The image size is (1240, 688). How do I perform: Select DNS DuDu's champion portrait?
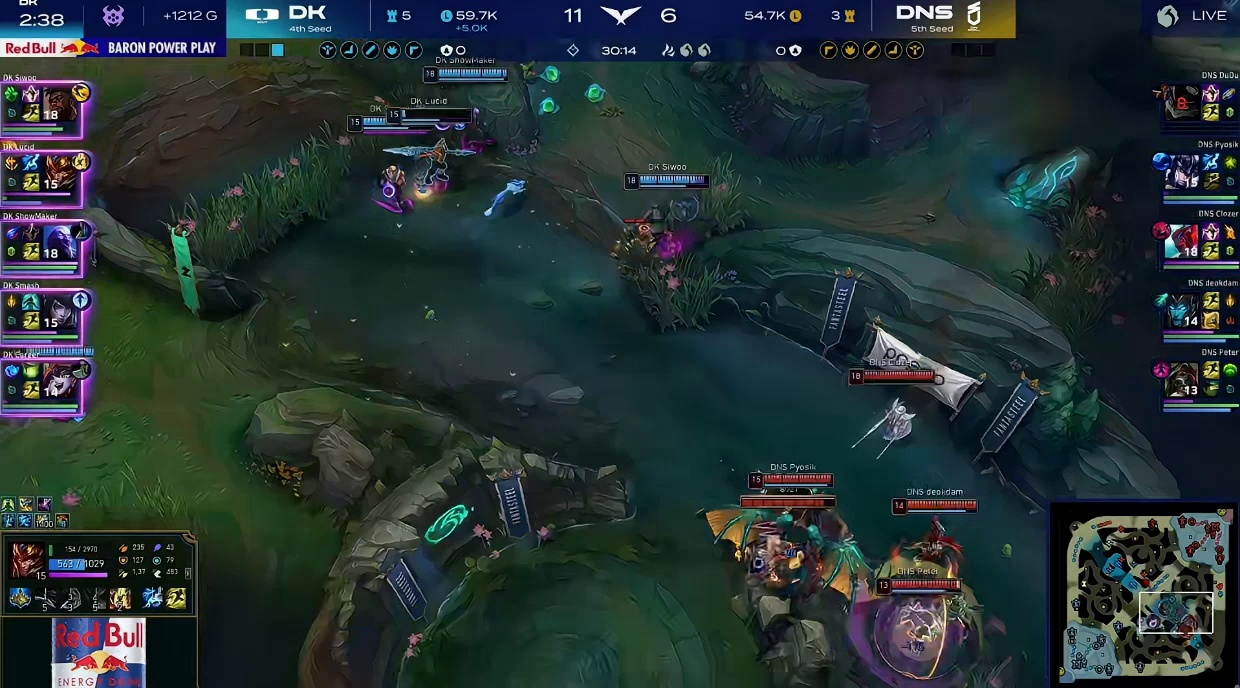click(1184, 103)
